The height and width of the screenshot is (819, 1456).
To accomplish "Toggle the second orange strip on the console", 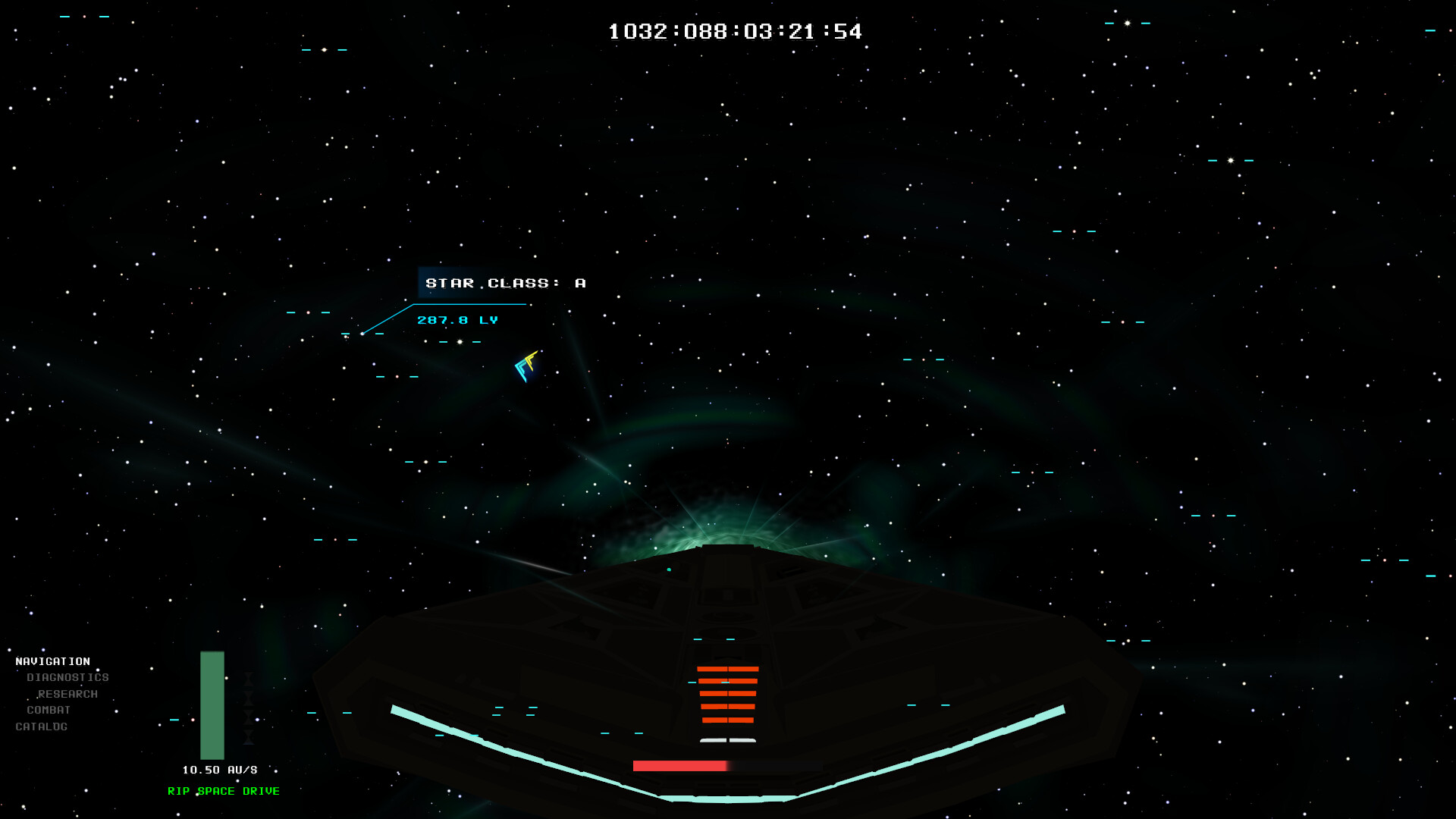I will click(x=727, y=682).
